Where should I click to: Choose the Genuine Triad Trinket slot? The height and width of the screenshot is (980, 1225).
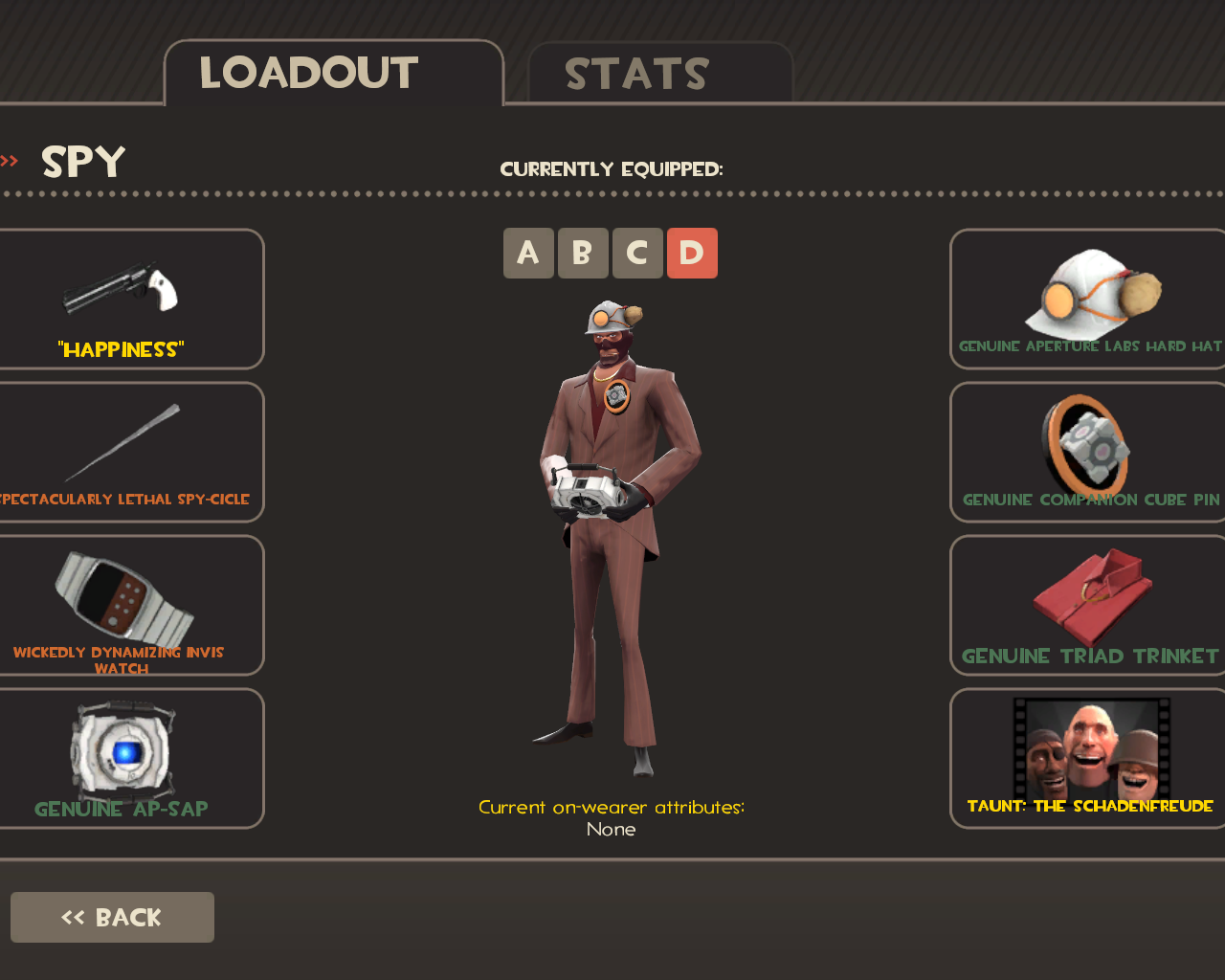1089,605
